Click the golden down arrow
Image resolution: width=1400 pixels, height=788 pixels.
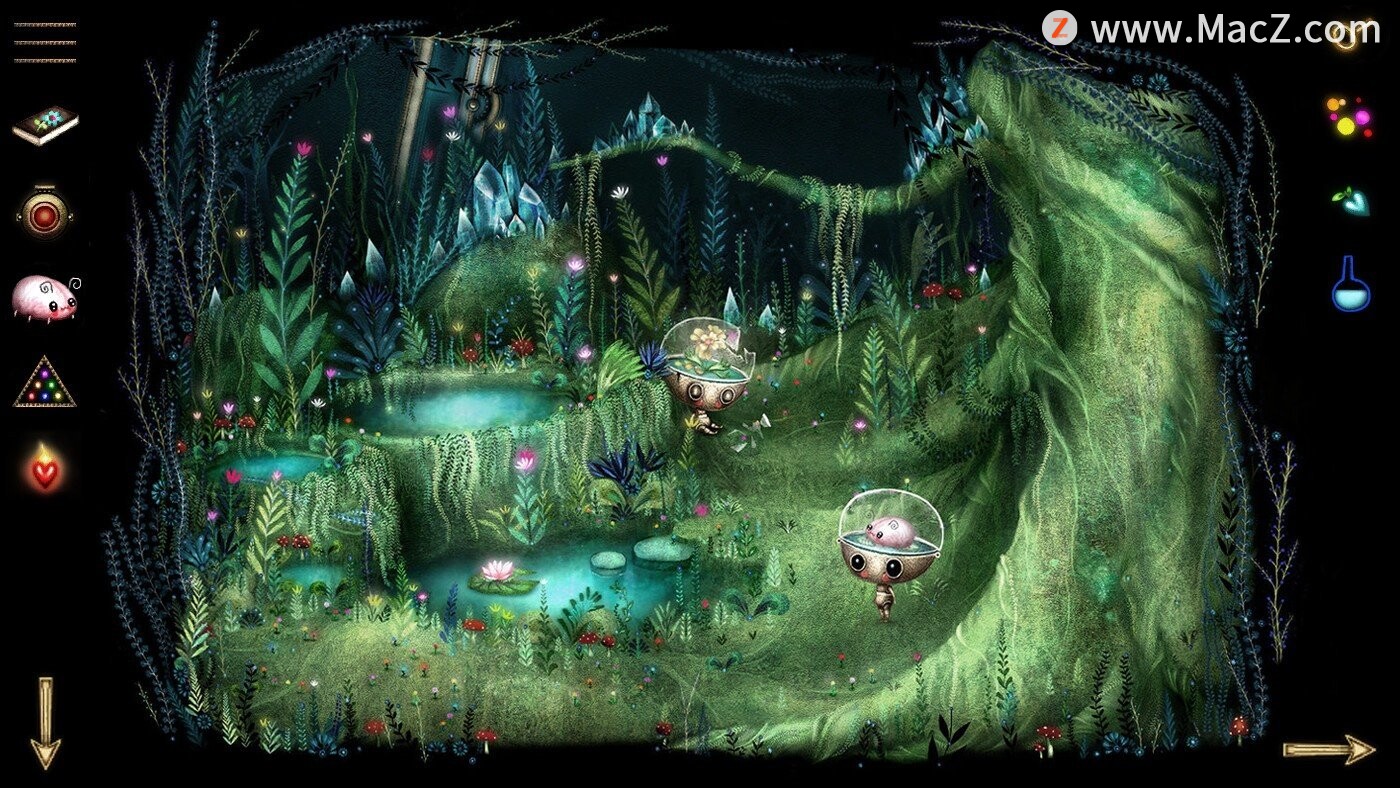(x=45, y=722)
